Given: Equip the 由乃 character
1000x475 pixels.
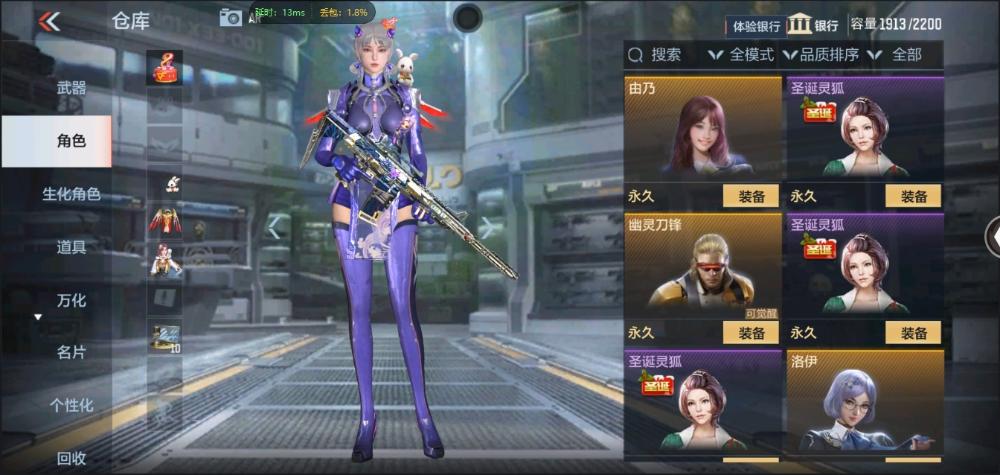Looking at the screenshot, I should (751, 196).
